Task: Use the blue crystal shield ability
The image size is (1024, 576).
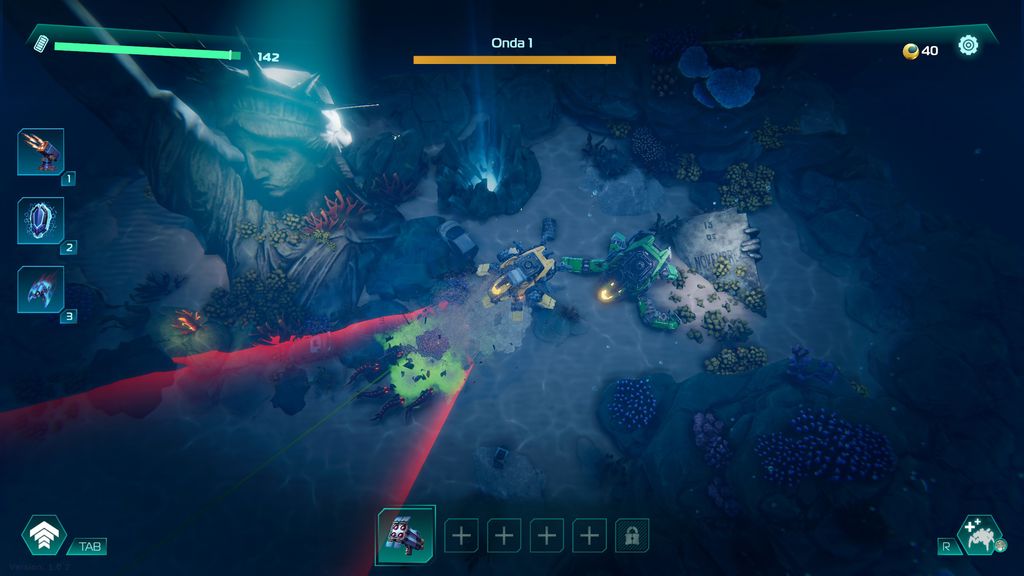Action: click(x=41, y=220)
